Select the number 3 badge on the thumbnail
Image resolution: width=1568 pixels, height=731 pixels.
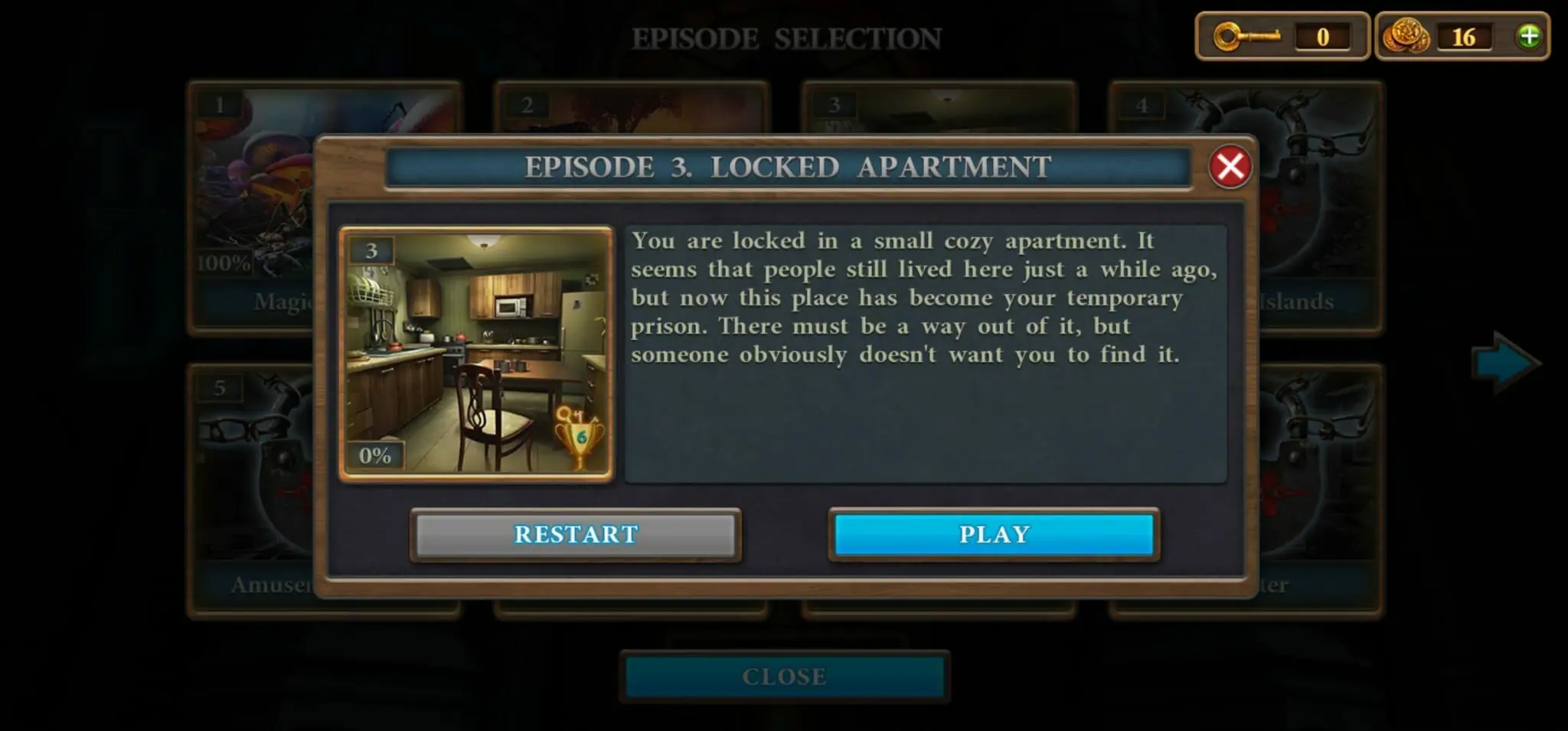371,249
